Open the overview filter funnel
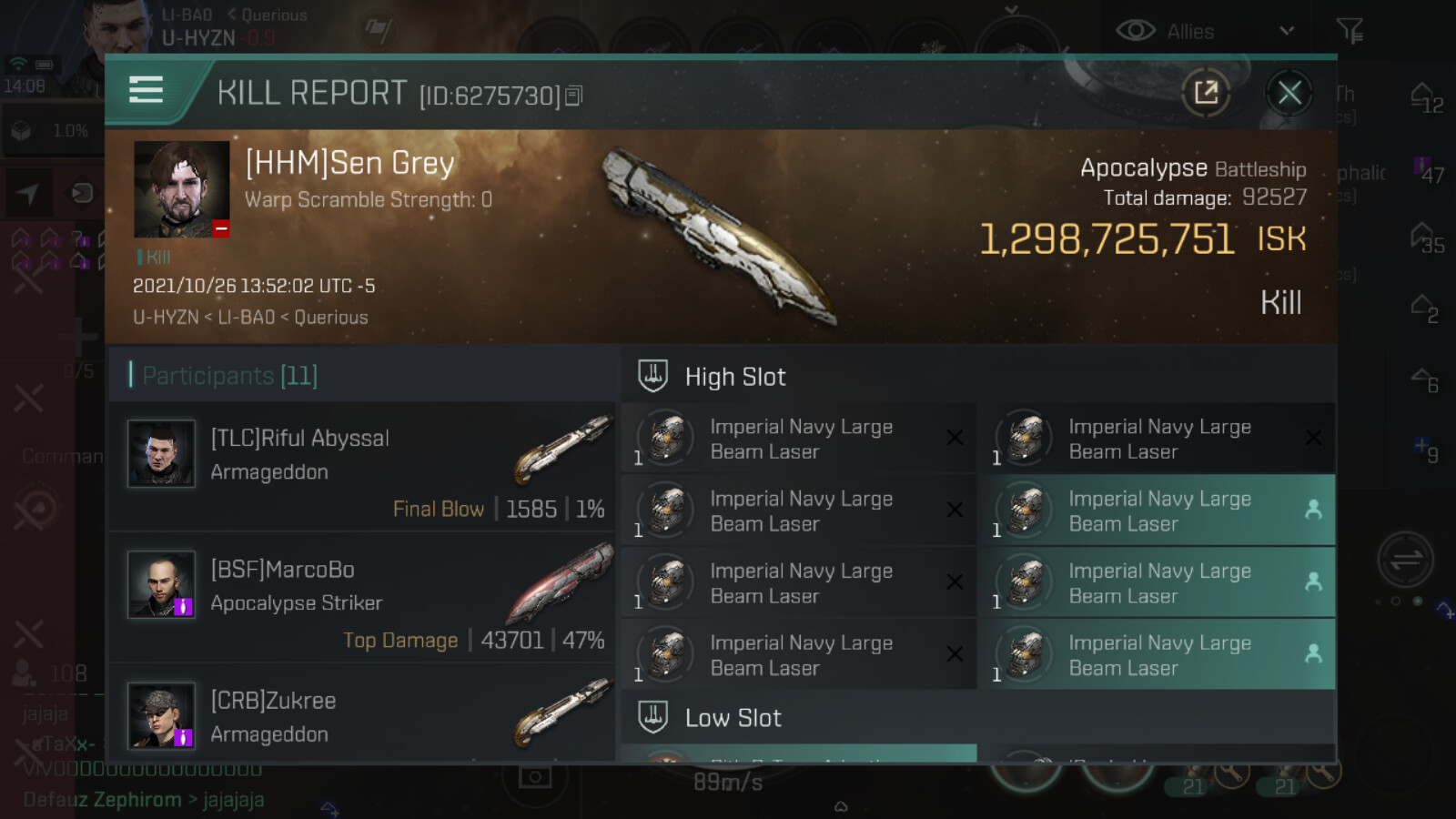The height and width of the screenshot is (819, 1456). point(1350,32)
